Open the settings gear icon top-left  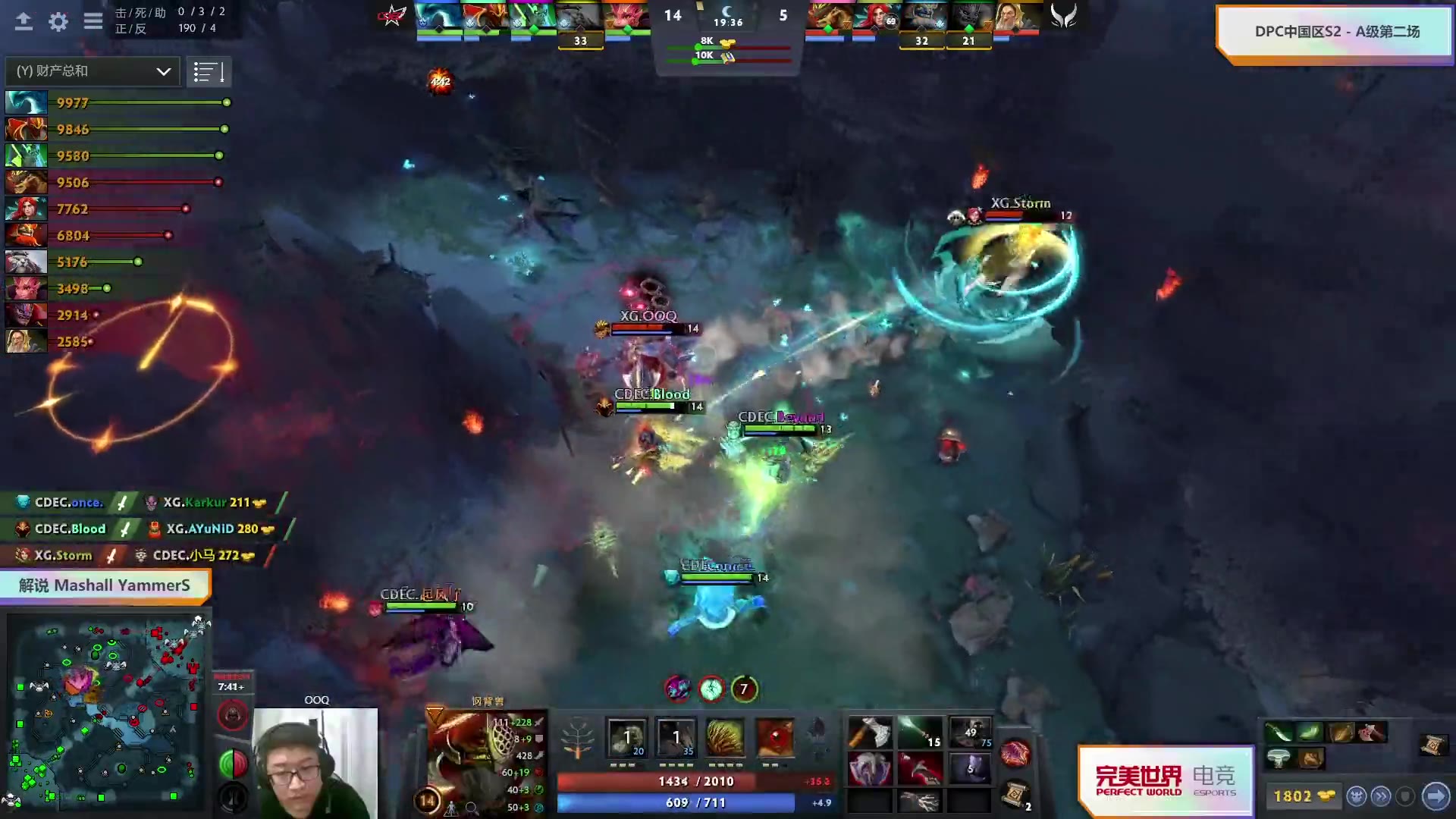tap(57, 22)
